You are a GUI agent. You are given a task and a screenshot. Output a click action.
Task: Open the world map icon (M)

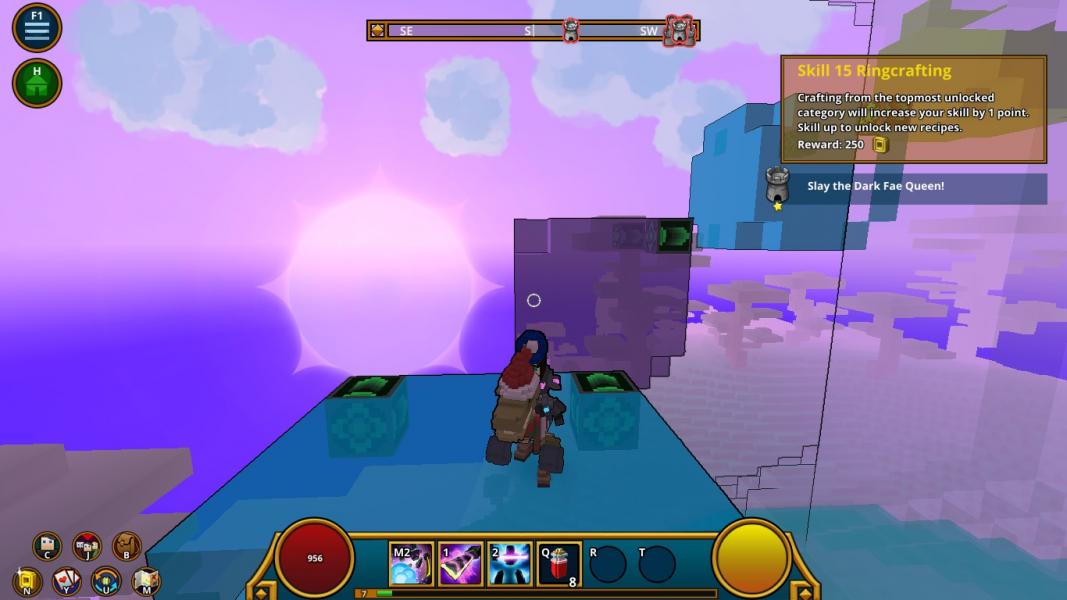pyautogui.click(x=146, y=581)
